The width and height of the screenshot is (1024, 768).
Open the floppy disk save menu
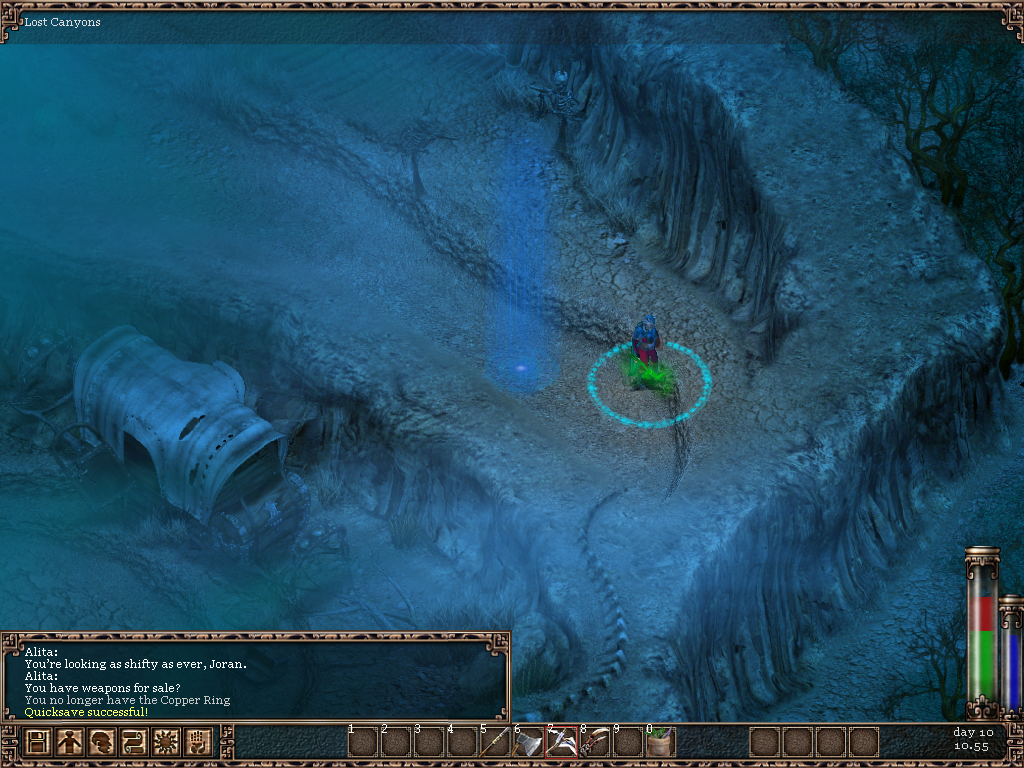pos(38,743)
